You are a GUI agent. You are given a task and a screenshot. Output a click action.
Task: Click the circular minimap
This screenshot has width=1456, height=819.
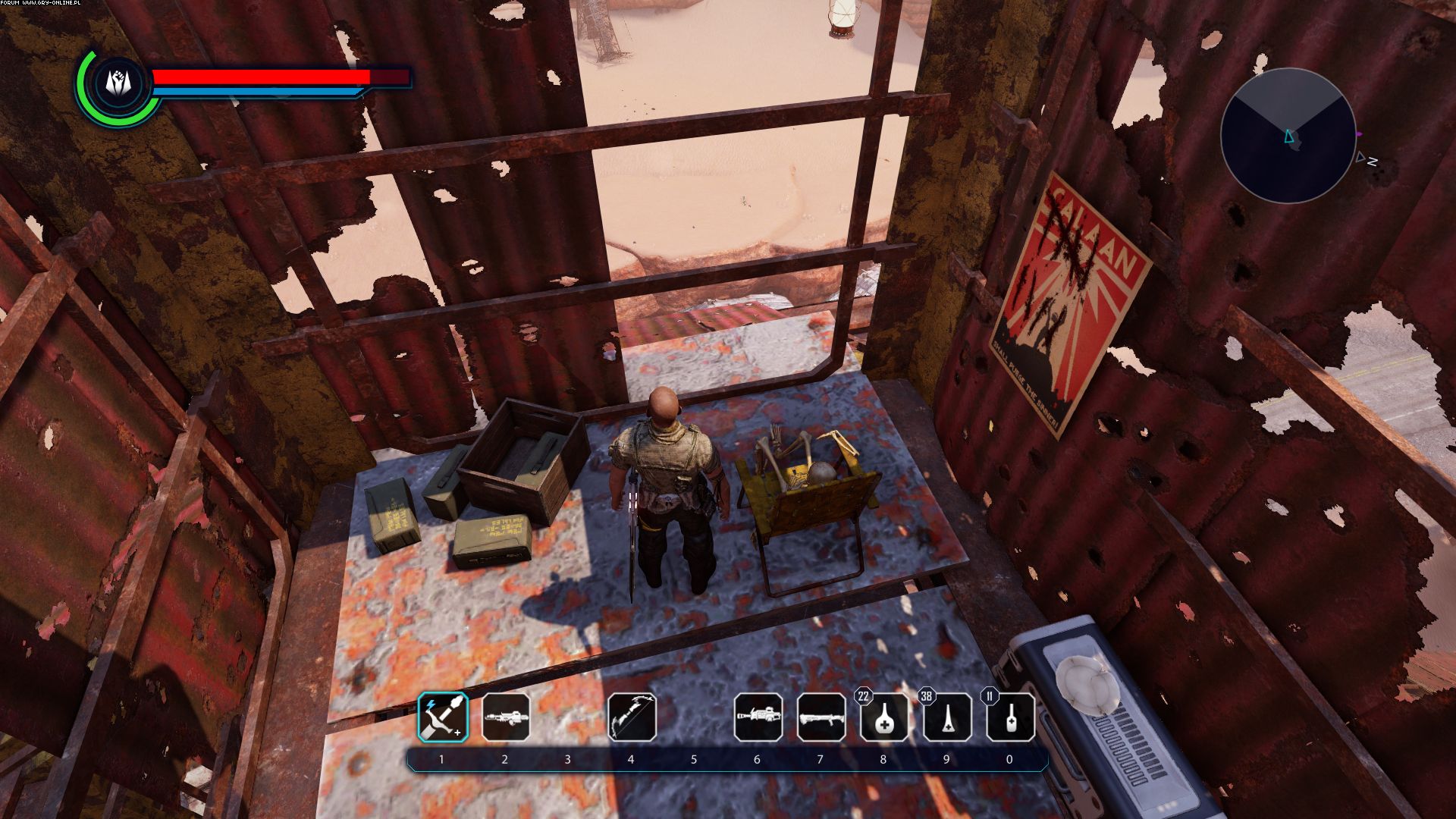point(1288,136)
